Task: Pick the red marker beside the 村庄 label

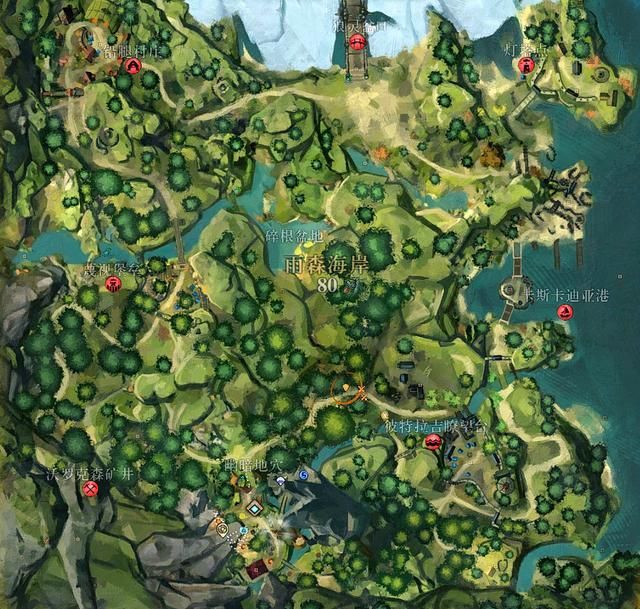Action: [133, 65]
